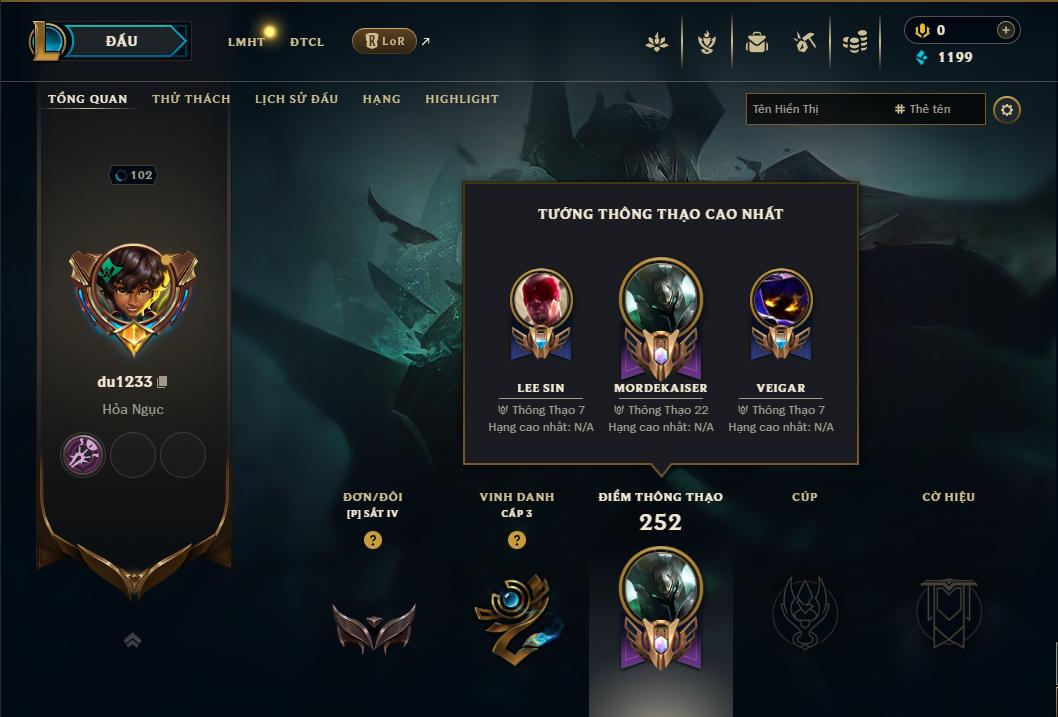Viewport: 1058px width, 717px height.
Task: Open LỊCH SỬ ĐẤU match history
Action: tap(296, 99)
